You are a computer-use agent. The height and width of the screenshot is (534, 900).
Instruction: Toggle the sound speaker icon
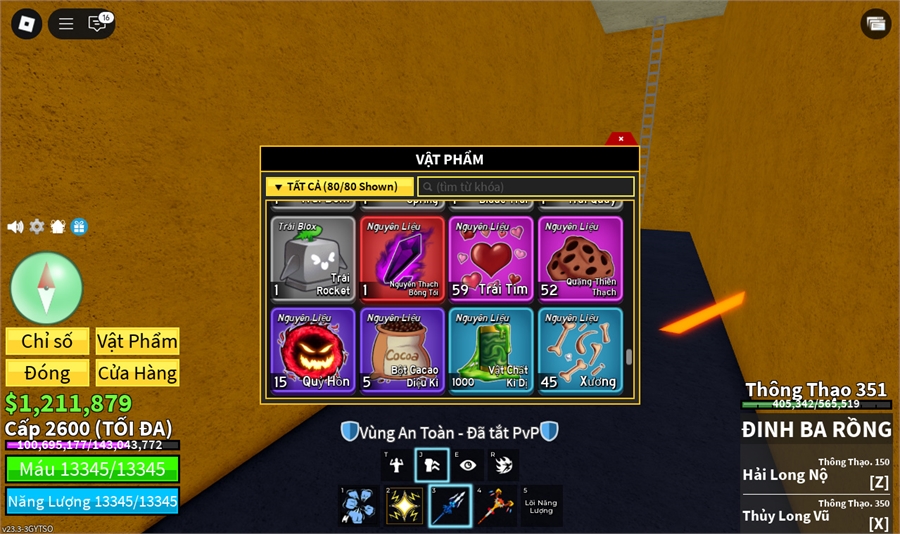pos(15,227)
